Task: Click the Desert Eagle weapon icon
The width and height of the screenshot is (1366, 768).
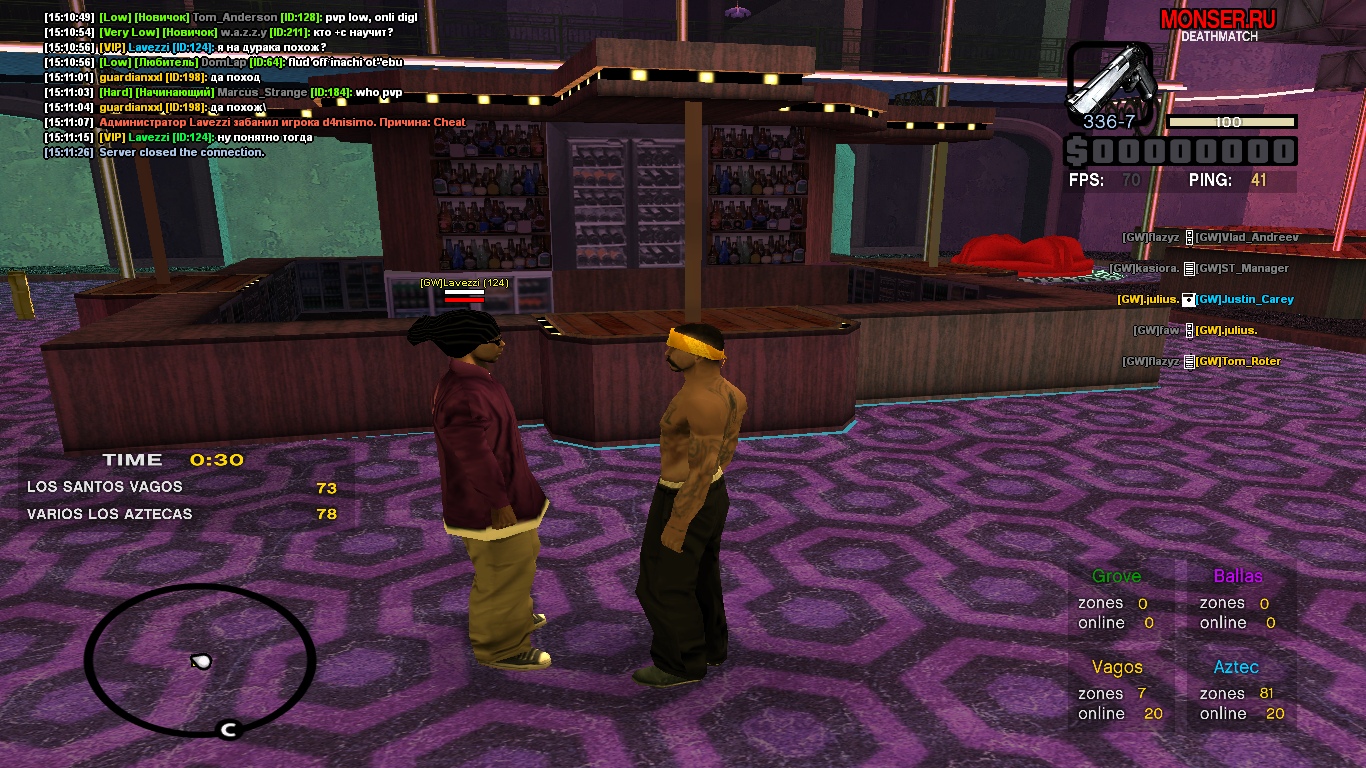Action: (1110, 78)
